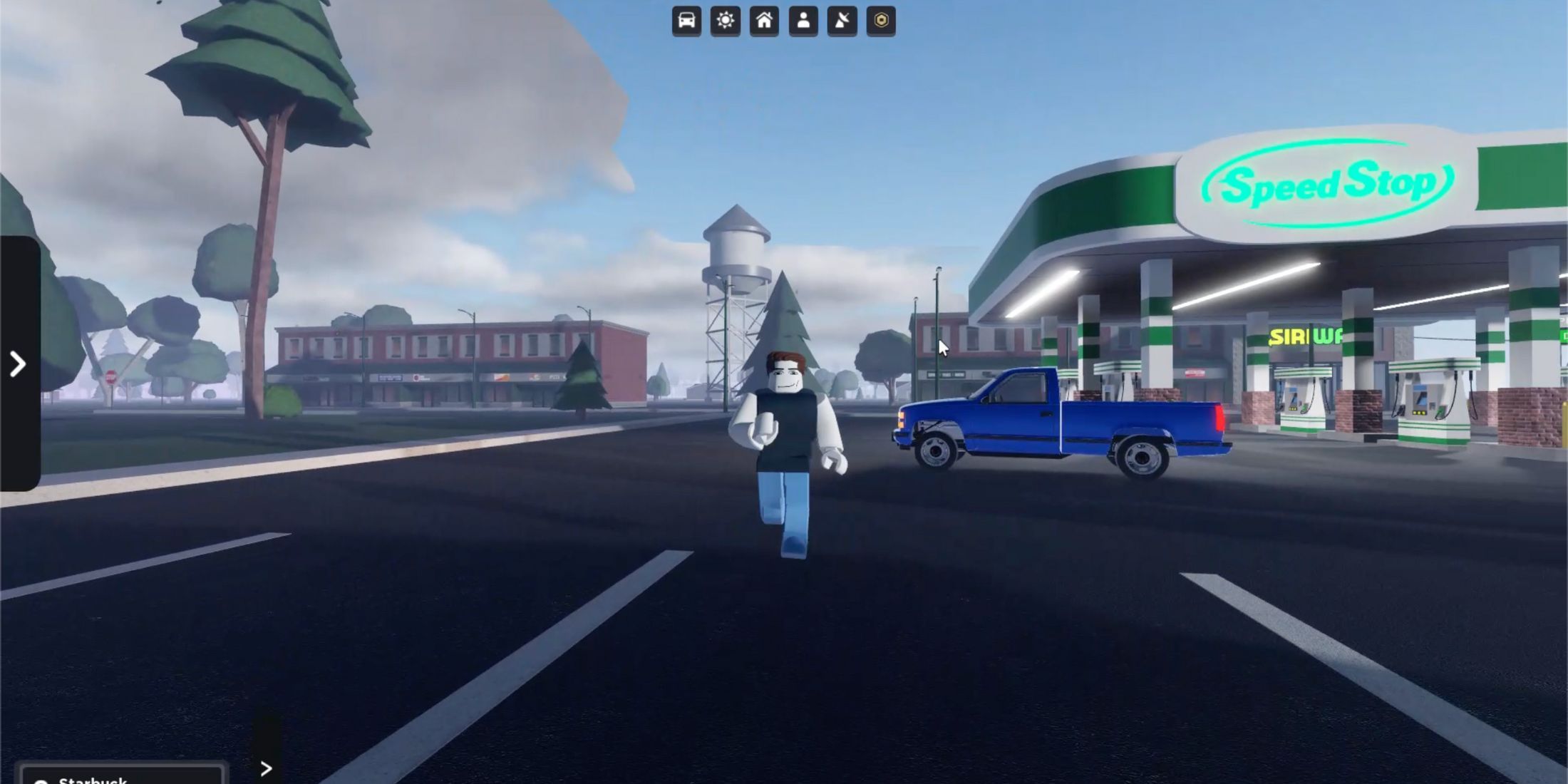Click Starbuck's circular profile icon
The height and width of the screenshot is (784, 1568).
tap(40, 780)
